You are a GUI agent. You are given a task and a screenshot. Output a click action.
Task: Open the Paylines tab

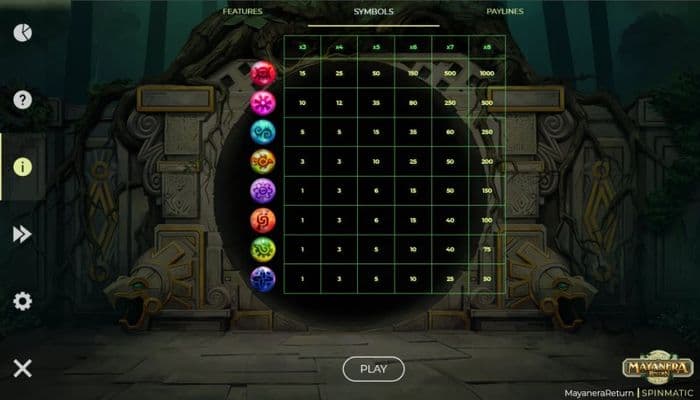(x=506, y=11)
